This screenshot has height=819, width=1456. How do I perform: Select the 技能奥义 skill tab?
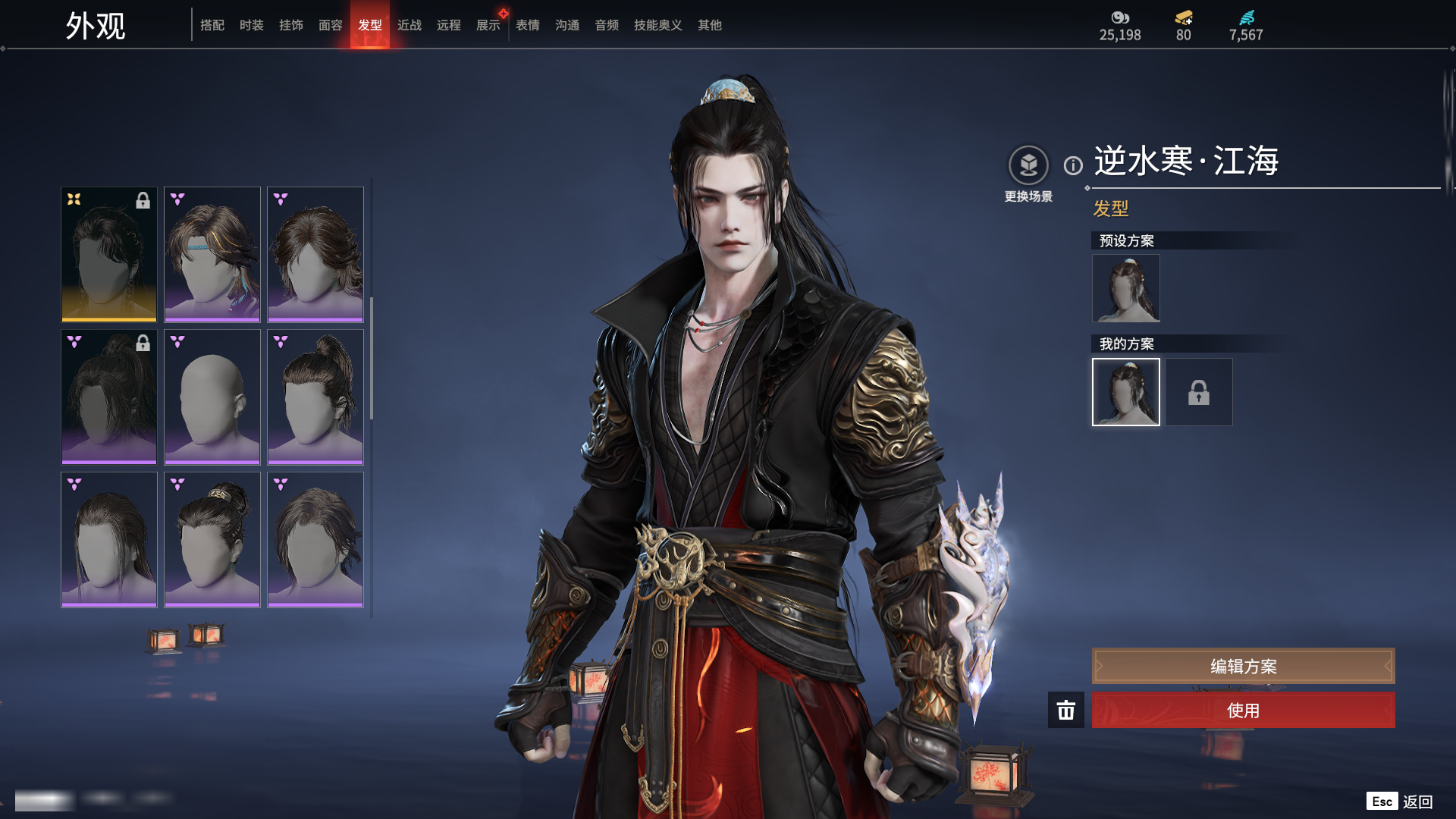click(x=658, y=25)
